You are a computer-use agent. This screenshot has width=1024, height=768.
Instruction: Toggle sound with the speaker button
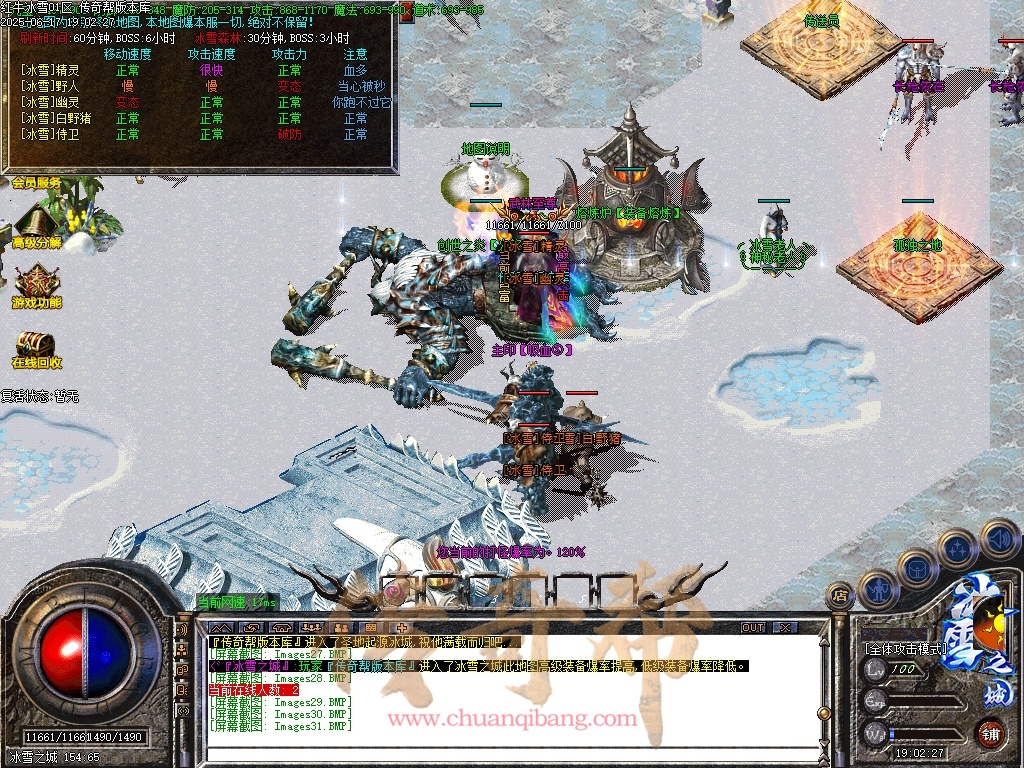pyautogui.click(x=999, y=538)
